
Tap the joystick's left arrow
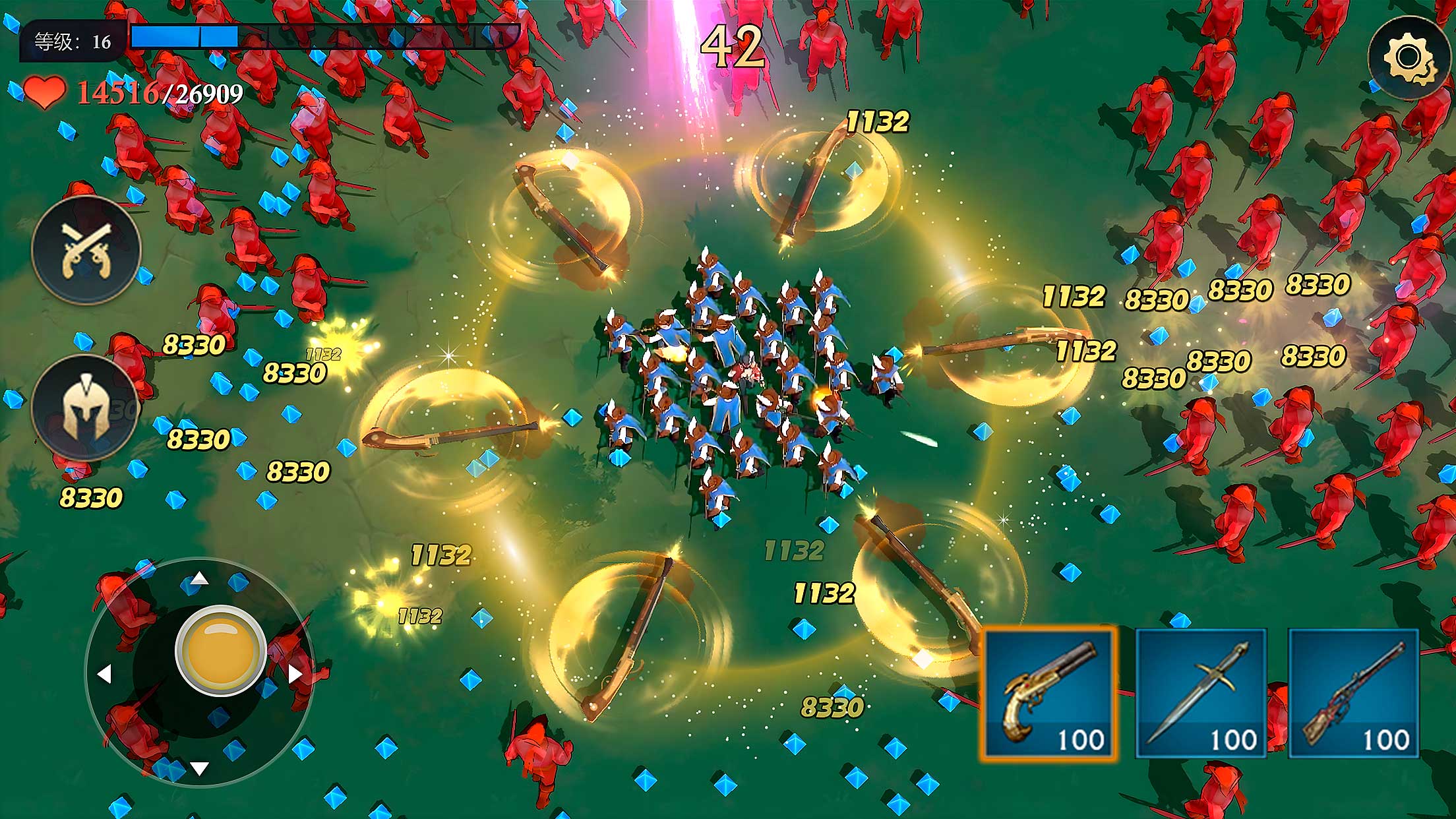click(104, 674)
